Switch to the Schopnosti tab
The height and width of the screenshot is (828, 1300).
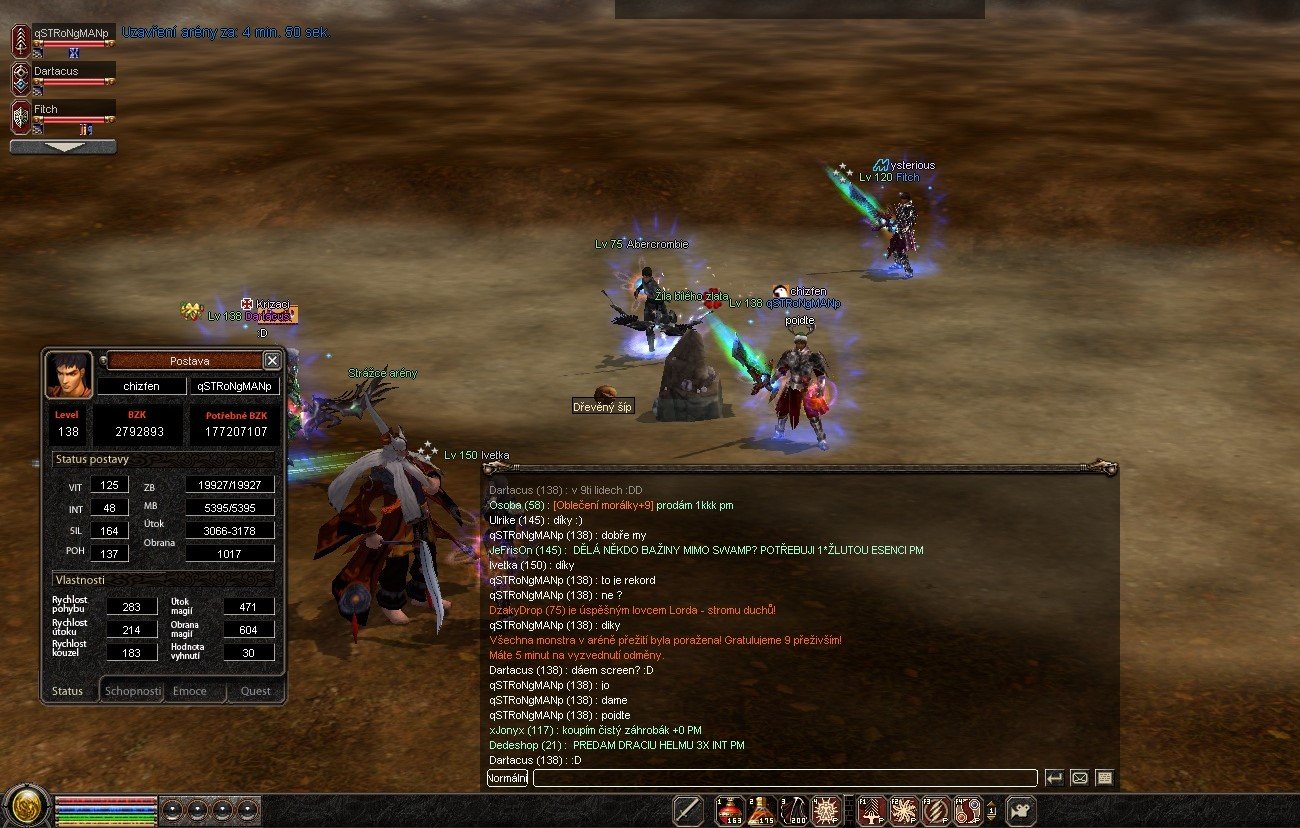click(x=132, y=691)
